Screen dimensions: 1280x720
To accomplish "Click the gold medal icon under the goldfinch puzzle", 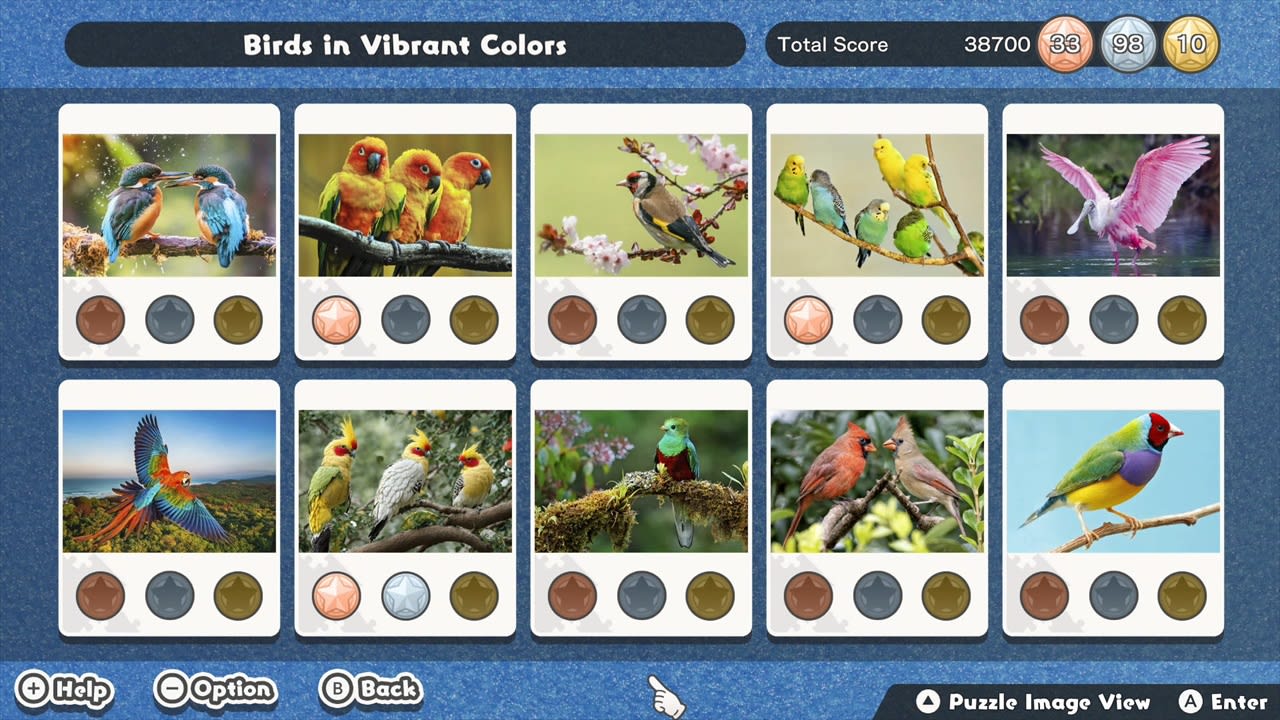I will click(709, 320).
